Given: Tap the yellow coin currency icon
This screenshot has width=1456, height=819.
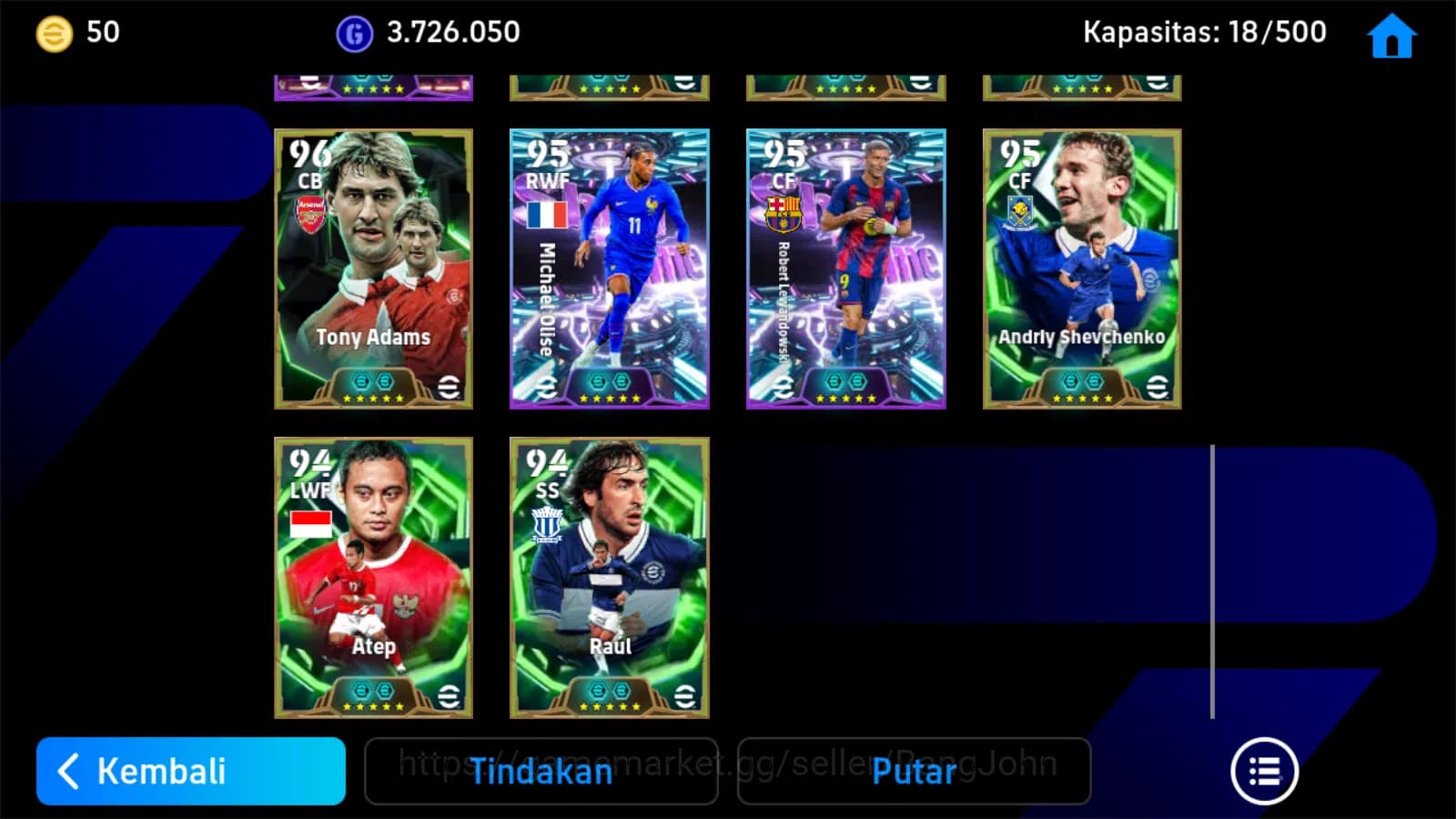Looking at the screenshot, I should pyautogui.click(x=53, y=33).
